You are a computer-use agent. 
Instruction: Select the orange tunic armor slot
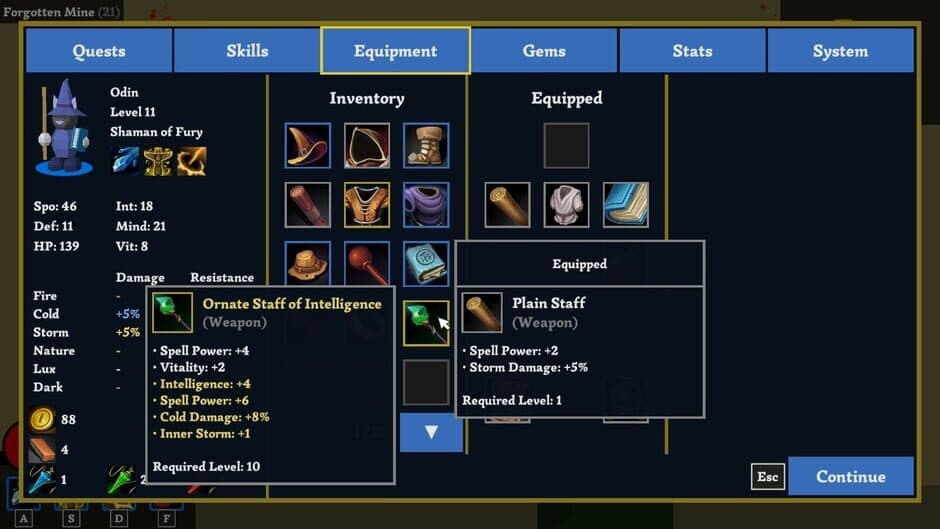pos(367,204)
